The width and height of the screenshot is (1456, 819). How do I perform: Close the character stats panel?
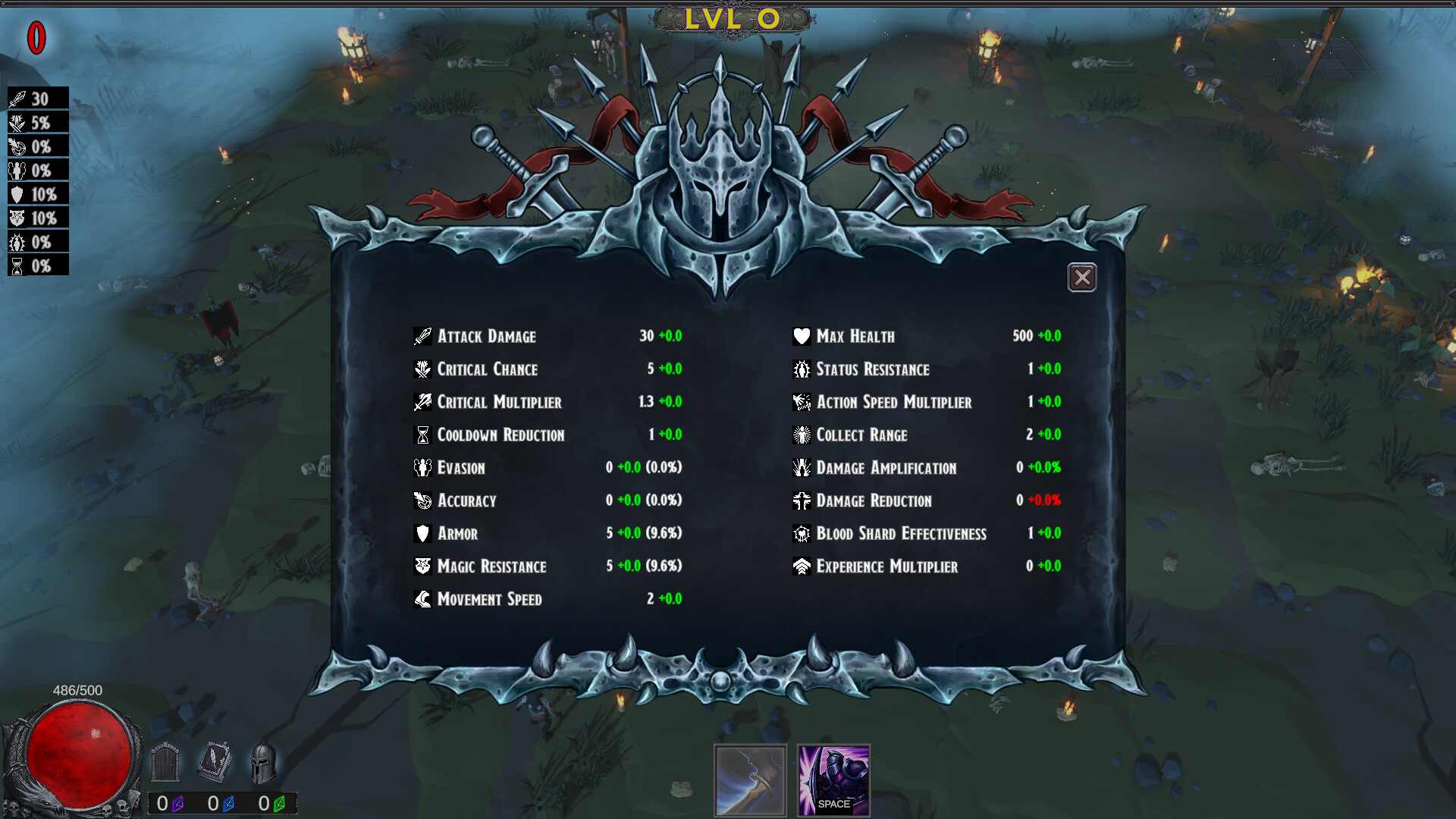(x=1082, y=278)
